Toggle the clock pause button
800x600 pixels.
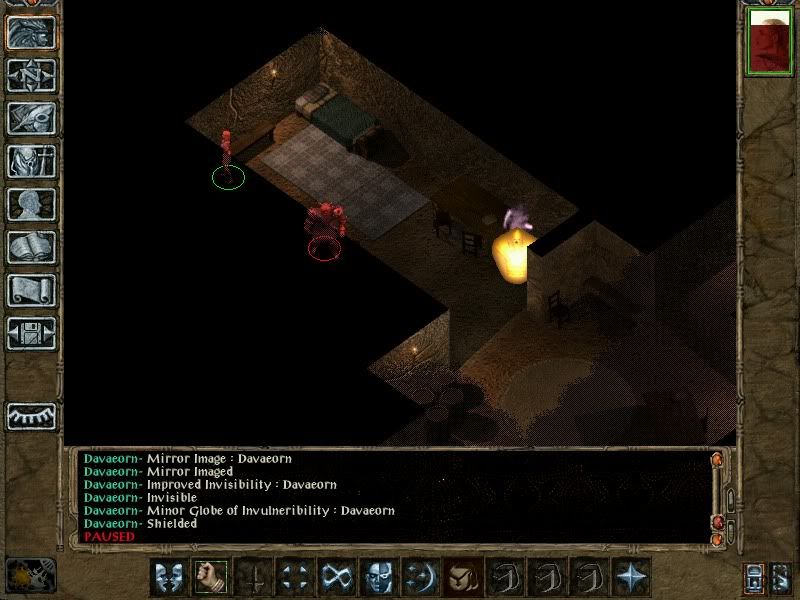(31, 575)
